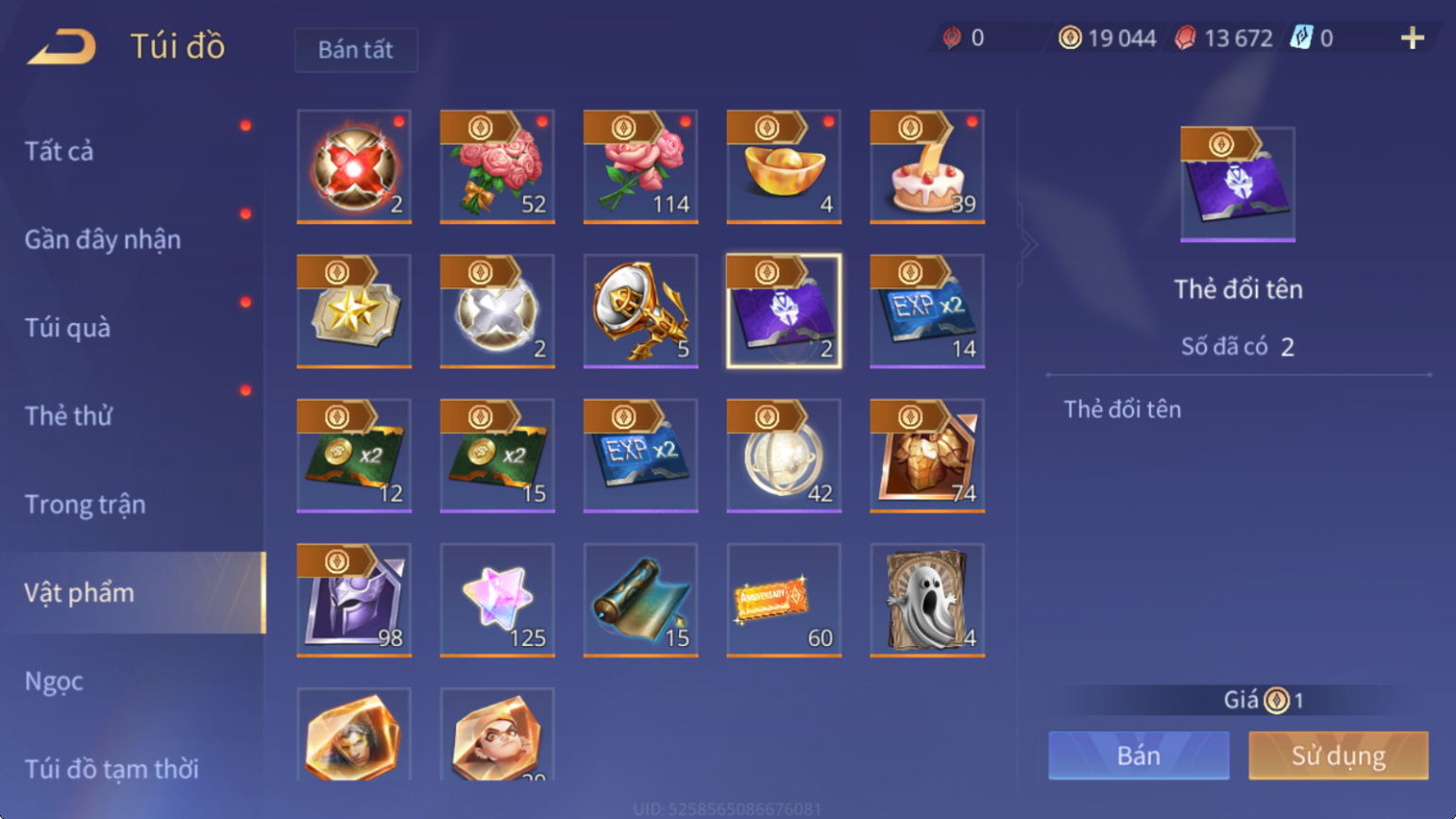Pick the golden star ticket slot
This screenshot has width=1456, height=819.
coord(354,311)
